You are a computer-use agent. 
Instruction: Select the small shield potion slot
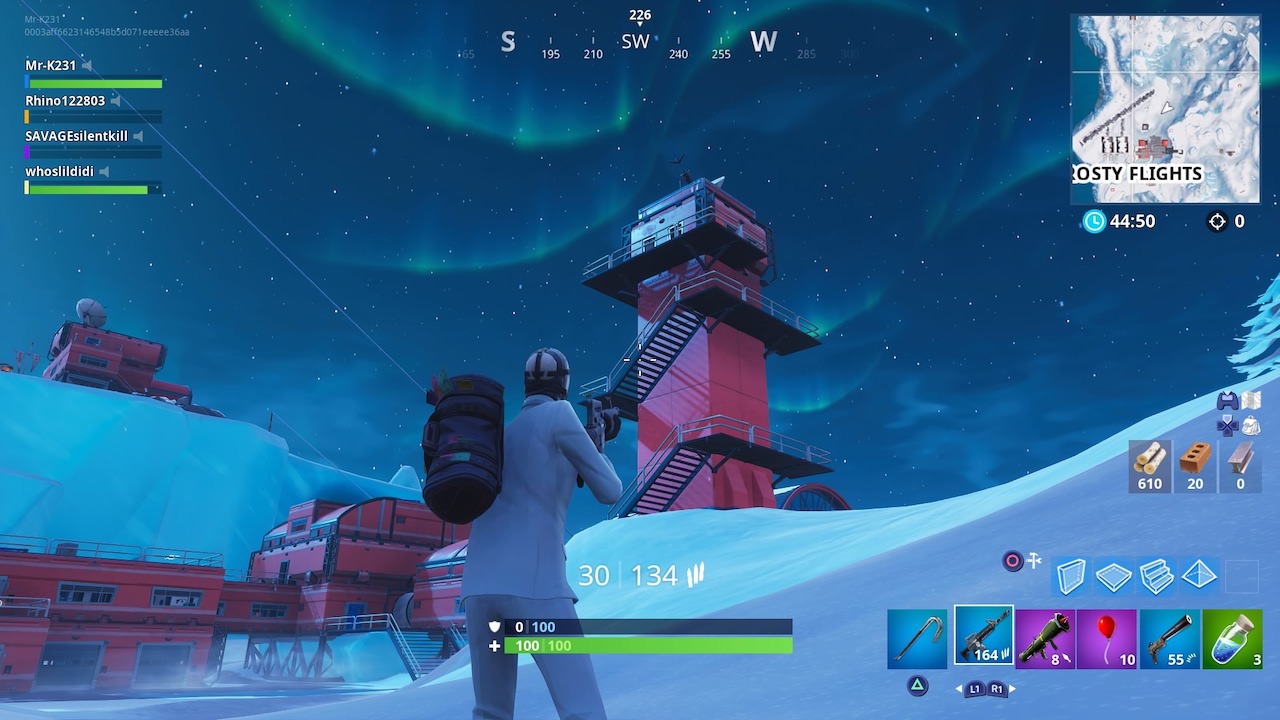(x=1232, y=638)
